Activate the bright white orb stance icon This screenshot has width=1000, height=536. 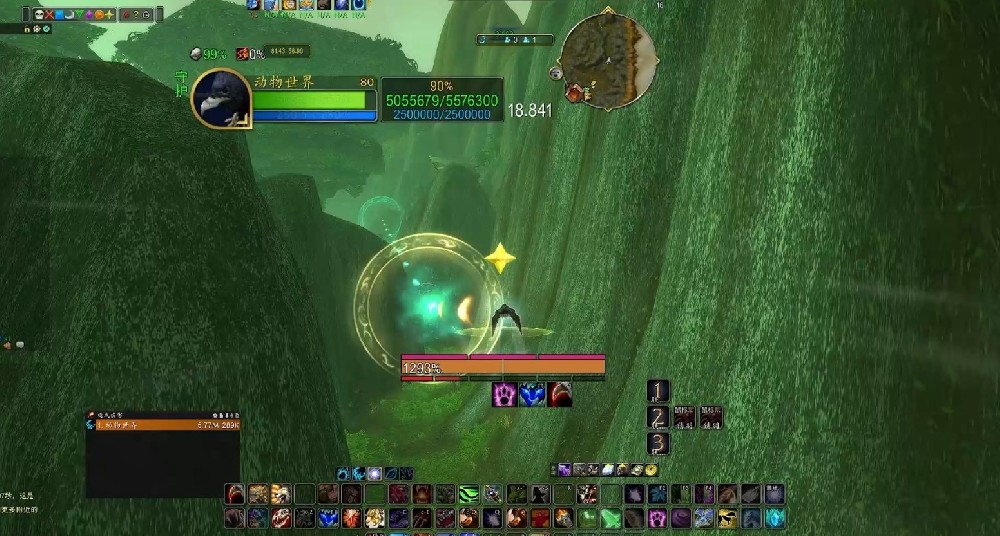tap(373, 474)
